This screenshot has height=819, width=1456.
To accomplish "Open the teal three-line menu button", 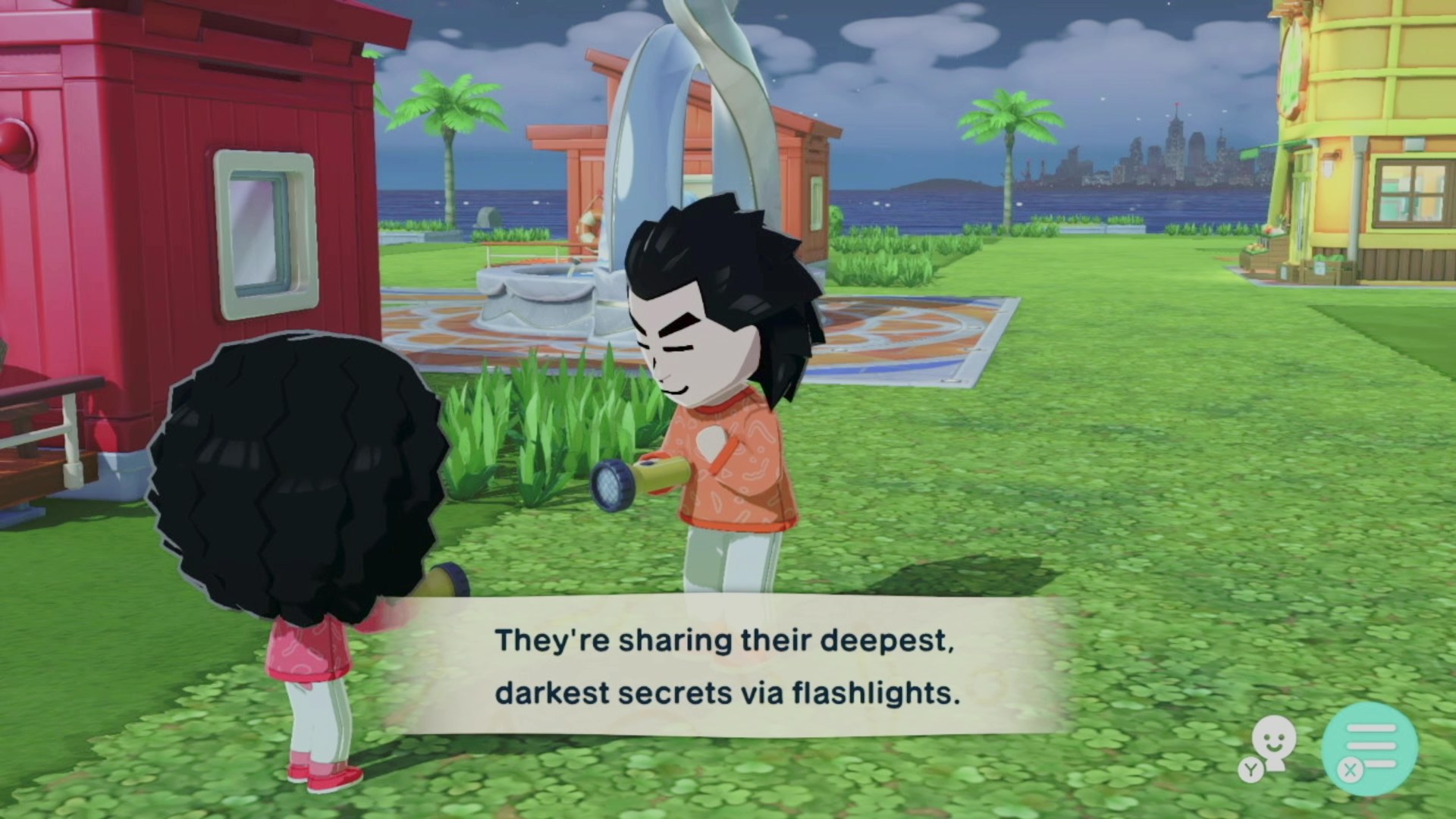I will tap(1370, 748).
